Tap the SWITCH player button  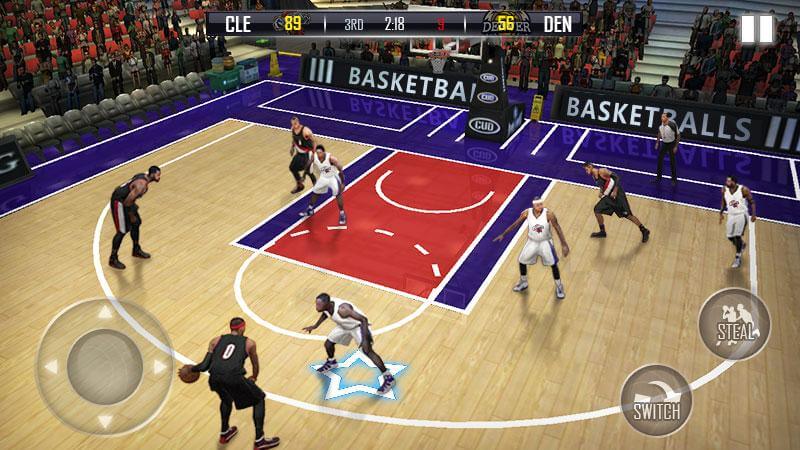click(656, 400)
